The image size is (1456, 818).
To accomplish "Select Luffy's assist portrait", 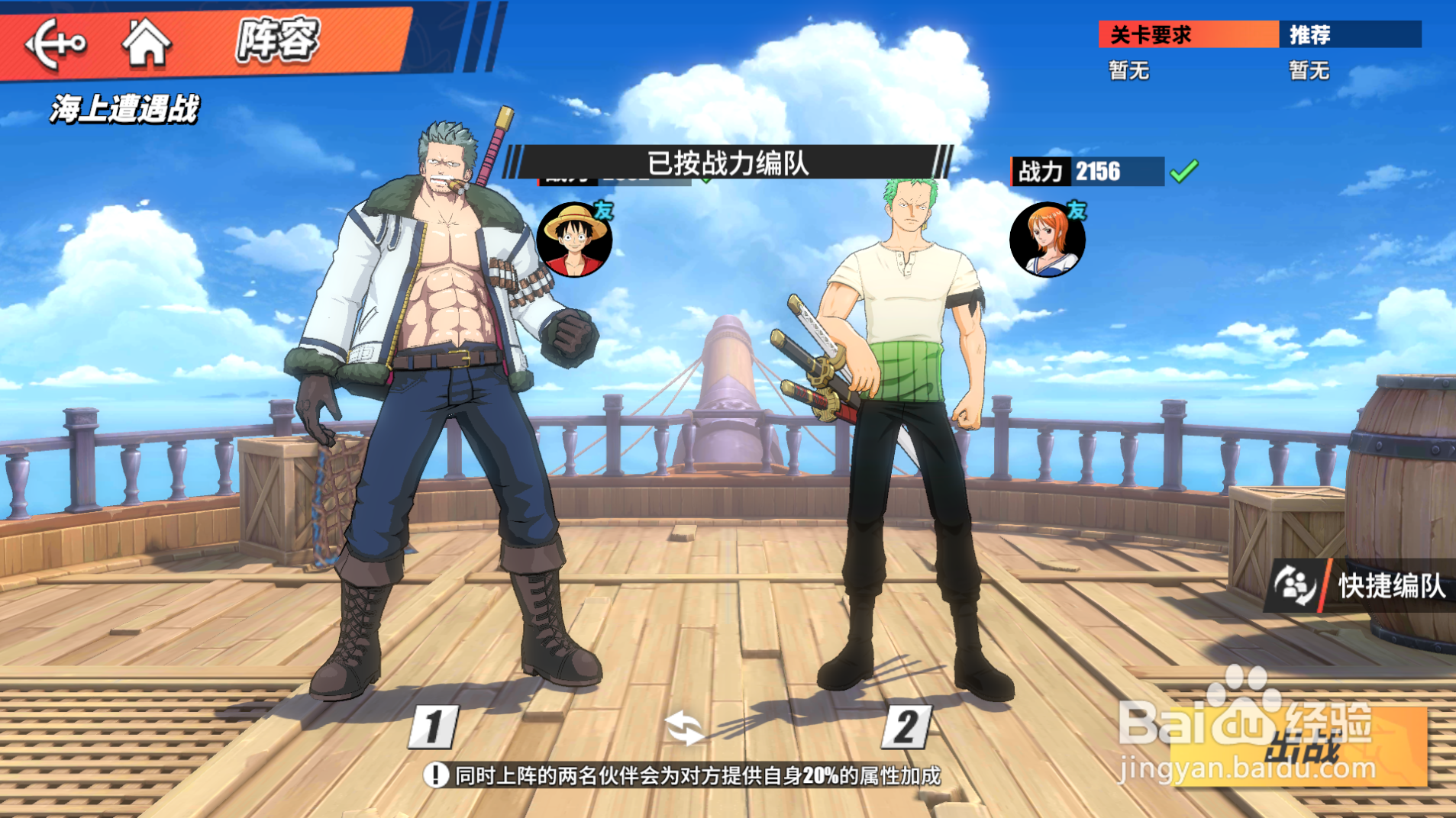I will [574, 240].
